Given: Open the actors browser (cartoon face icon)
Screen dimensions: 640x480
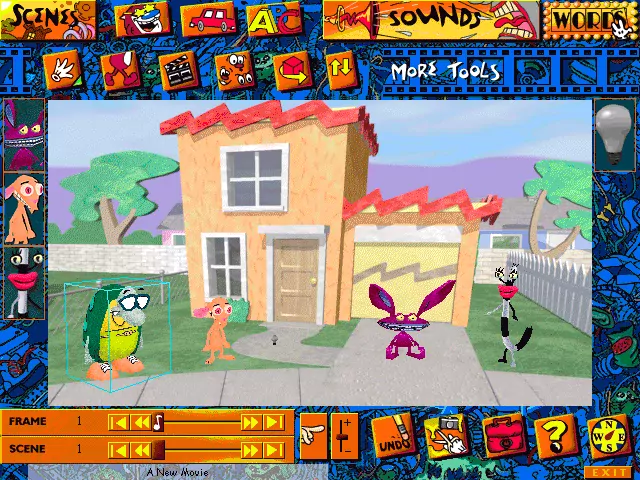Looking at the screenshot, I should (144, 19).
